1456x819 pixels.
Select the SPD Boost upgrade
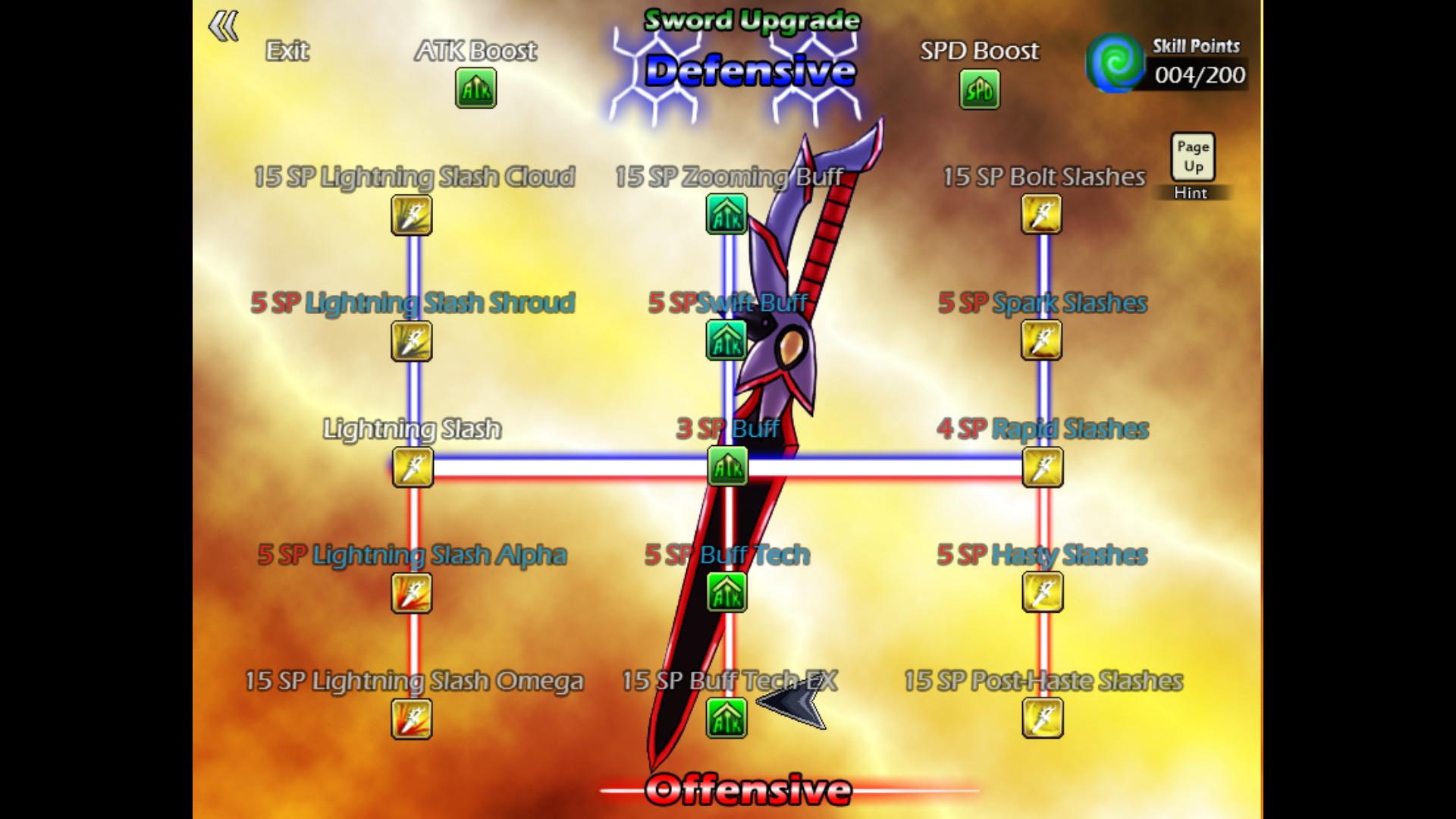[x=979, y=89]
